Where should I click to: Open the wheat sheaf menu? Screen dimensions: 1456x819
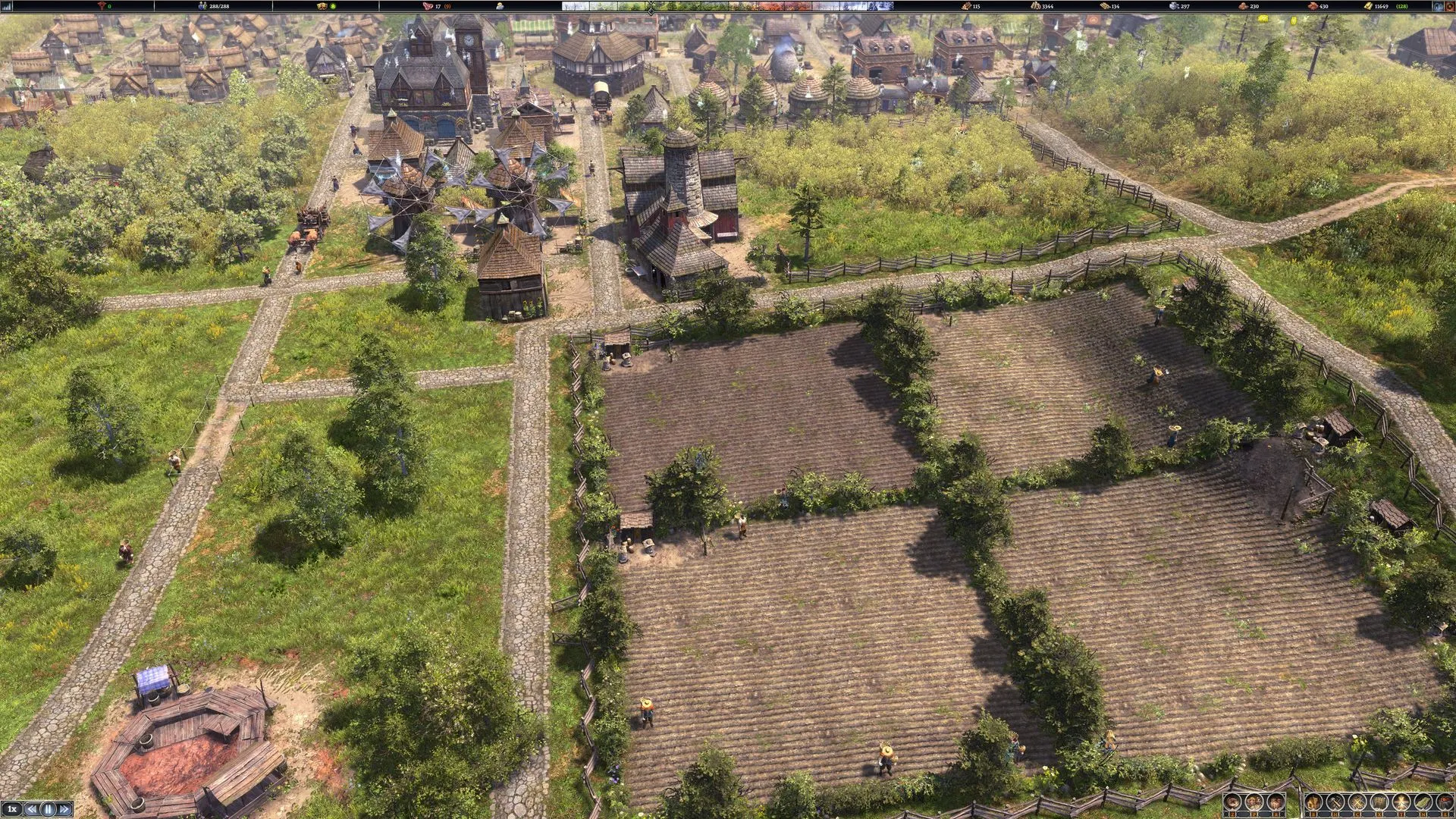click(x=1313, y=802)
